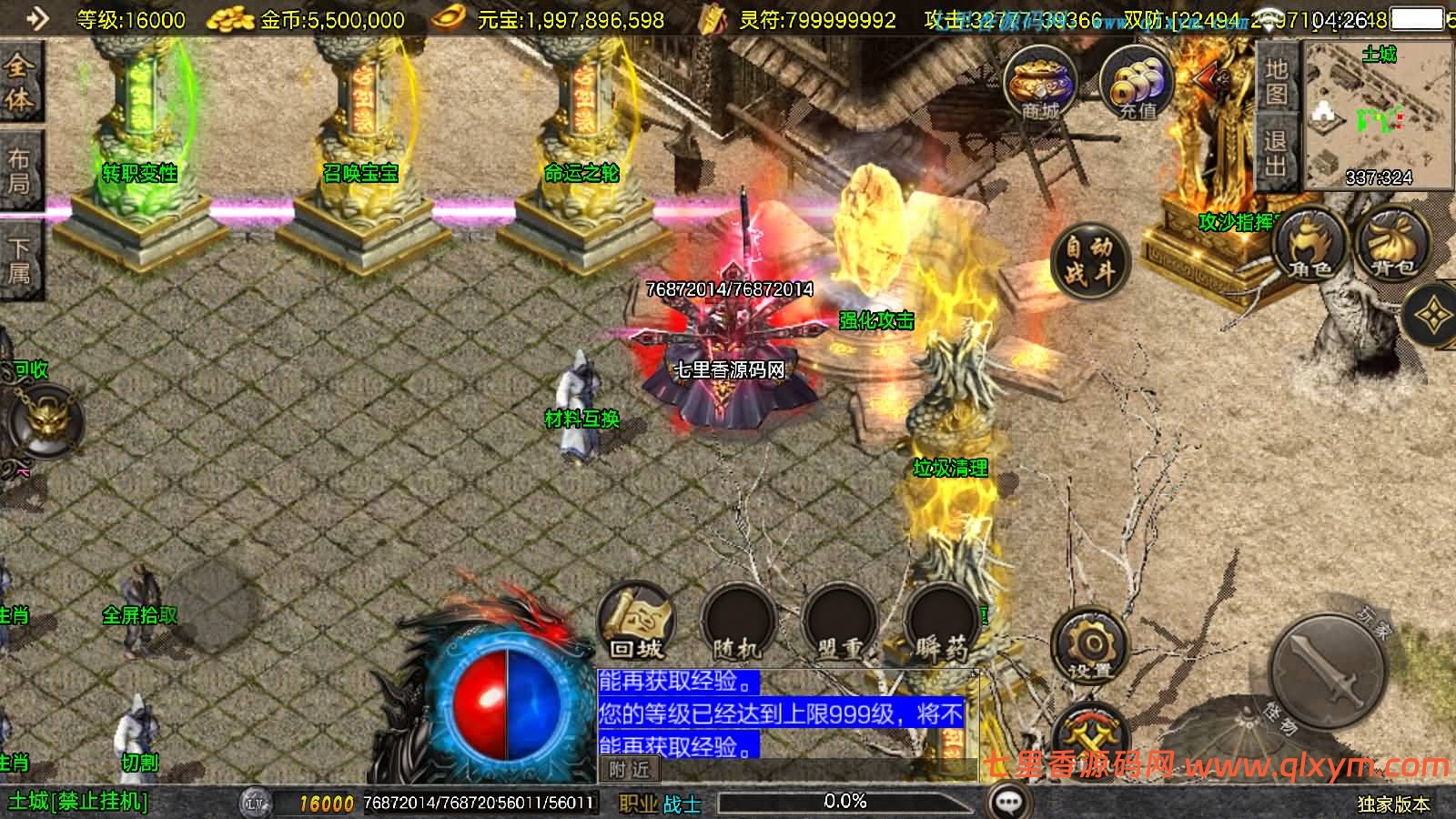
Task: Open the 设置 settings gear
Action: 1089,646
